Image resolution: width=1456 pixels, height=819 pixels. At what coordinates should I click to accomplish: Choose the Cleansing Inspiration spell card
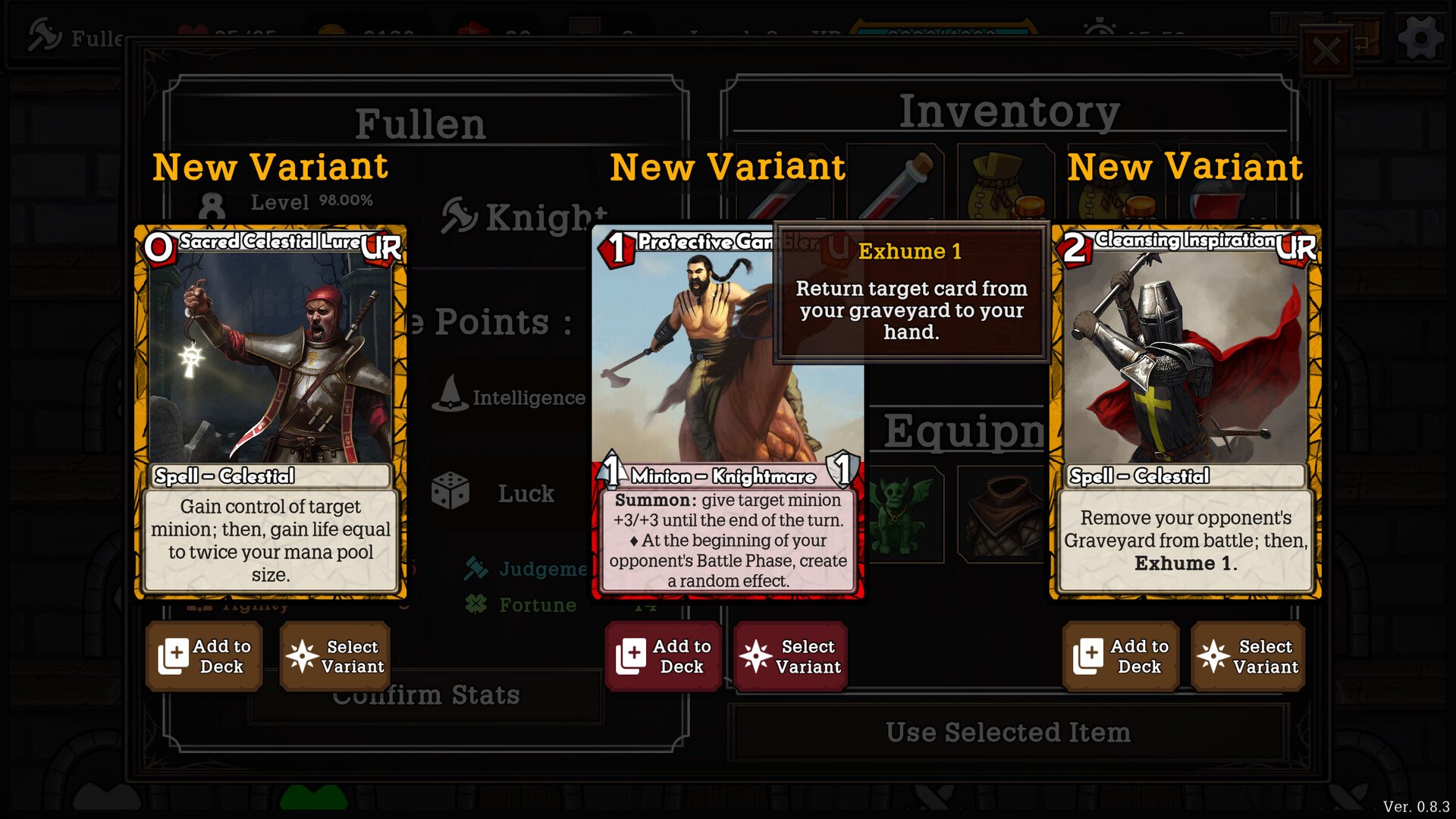coord(1185,411)
